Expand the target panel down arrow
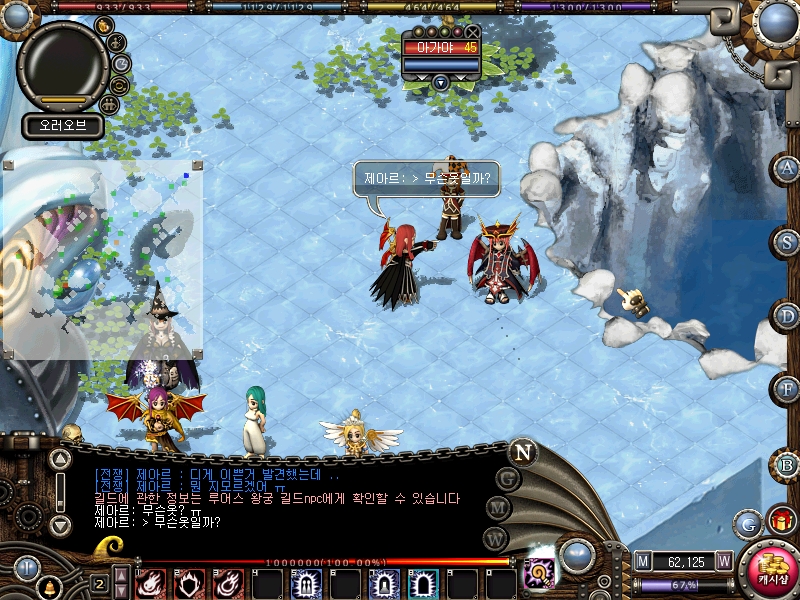 [440, 82]
